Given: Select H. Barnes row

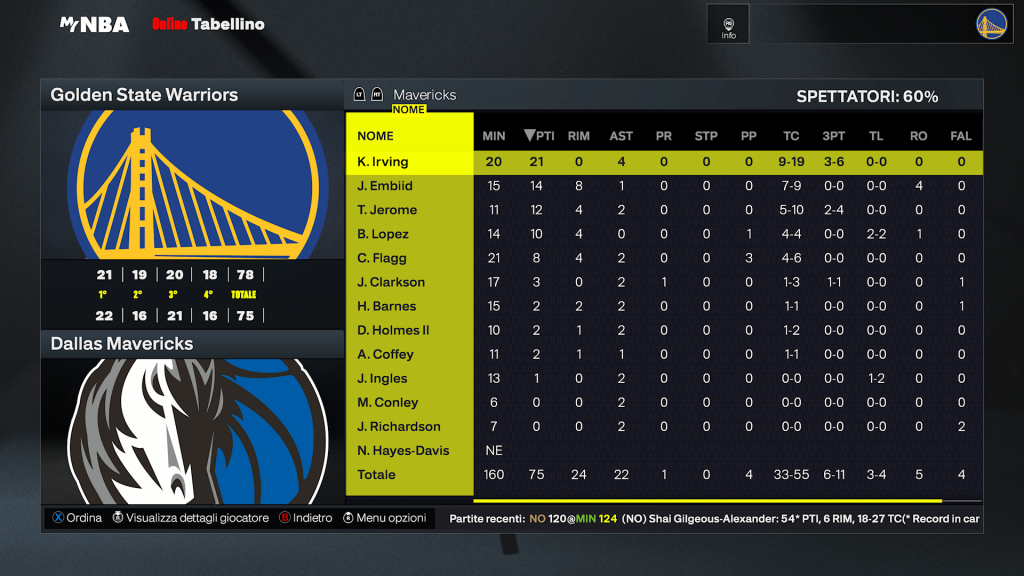Looking at the screenshot, I should pyautogui.click(x=386, y=306).
